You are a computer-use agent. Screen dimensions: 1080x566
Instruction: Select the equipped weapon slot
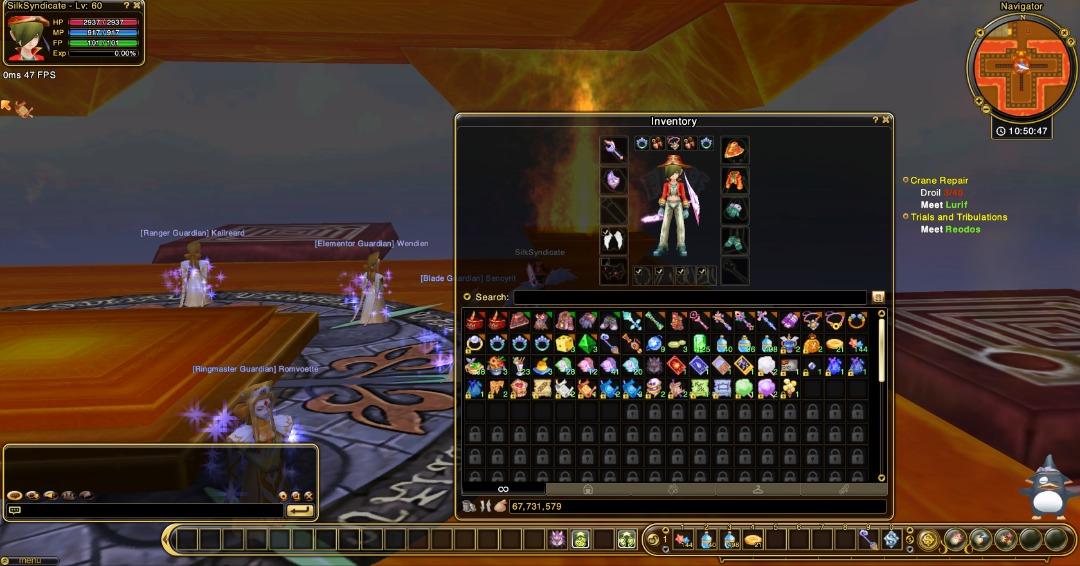pyautogui.click(x=613, y=150)
